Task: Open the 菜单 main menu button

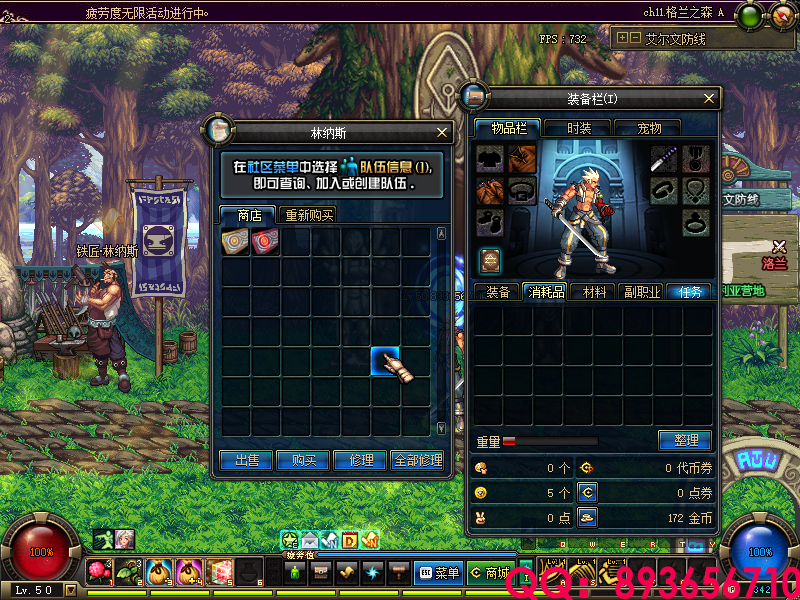Action: (438, 573)
